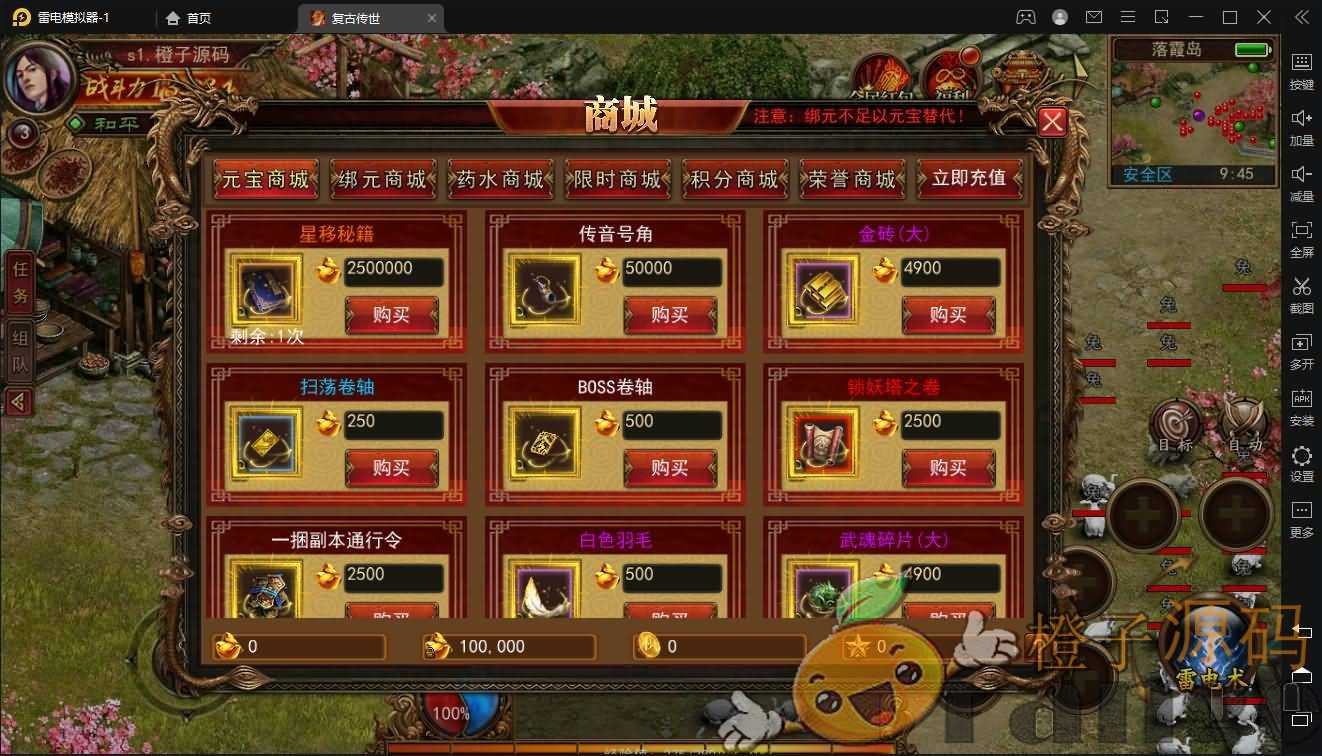Click the gold currency field showing 100,000
Viewport: 1322px width, 756px height.
point(508,647)
